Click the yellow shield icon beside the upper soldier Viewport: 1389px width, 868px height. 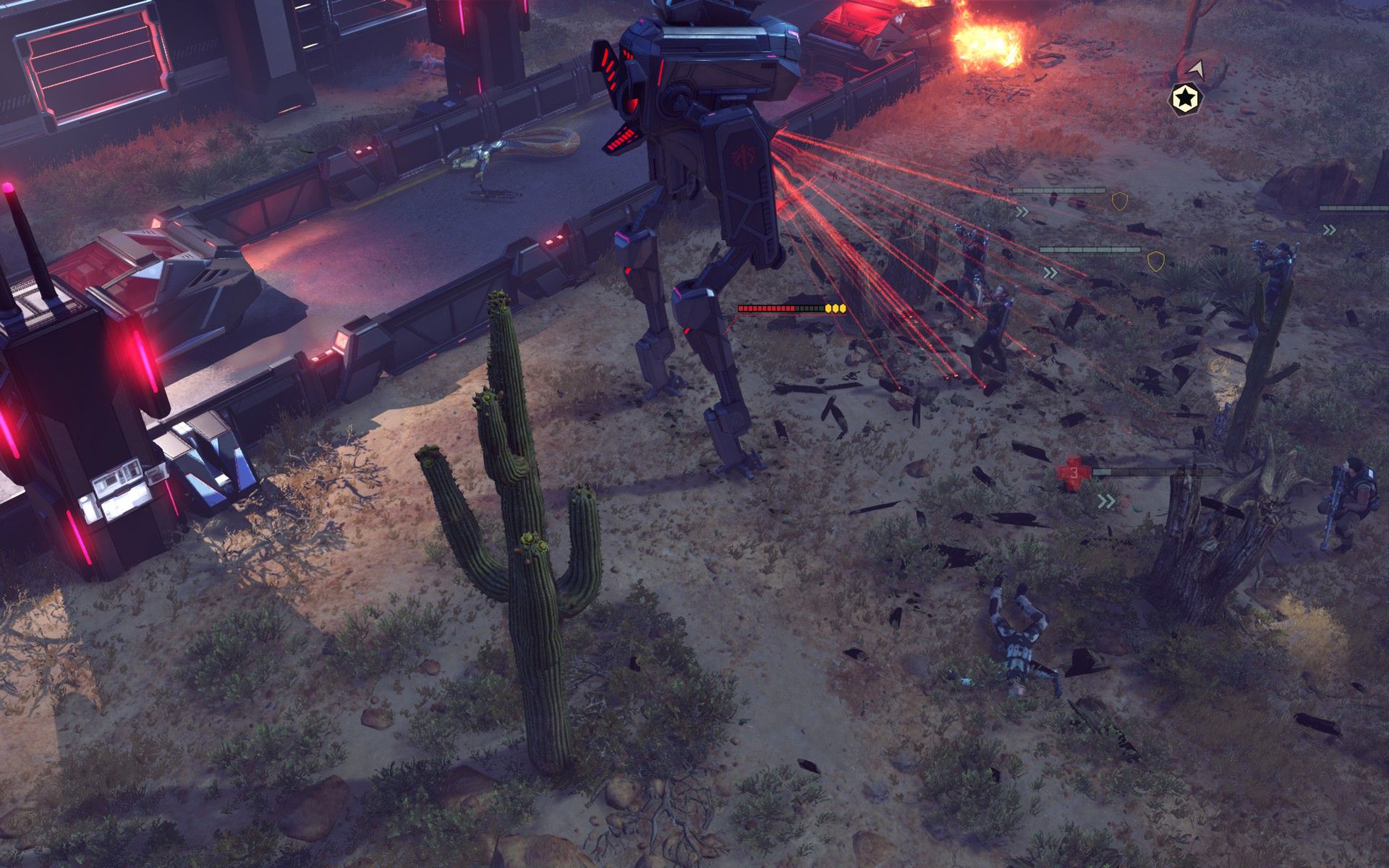point(1120,202)
